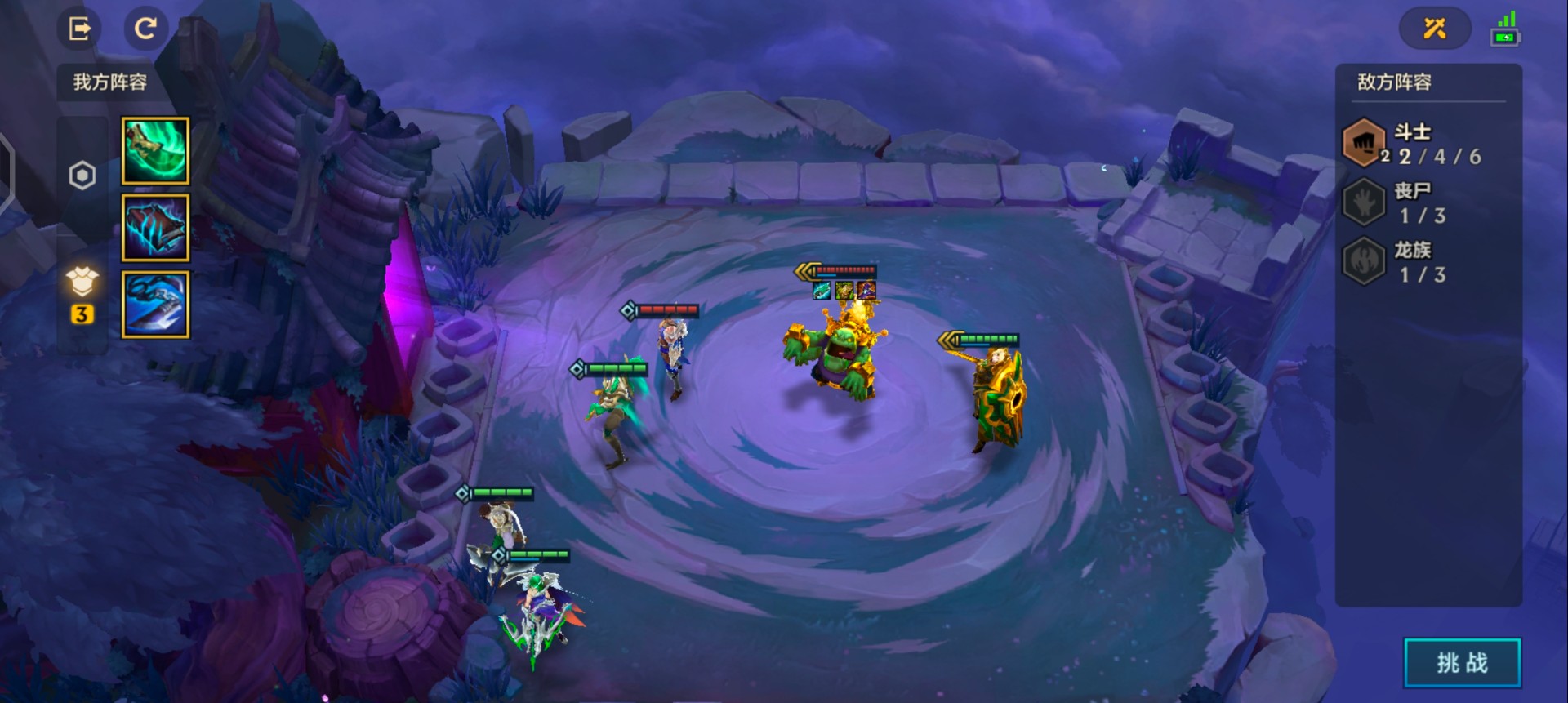Open the helmet icon above the 3 badge
The image size is (1568, 703).
point(82,283)
